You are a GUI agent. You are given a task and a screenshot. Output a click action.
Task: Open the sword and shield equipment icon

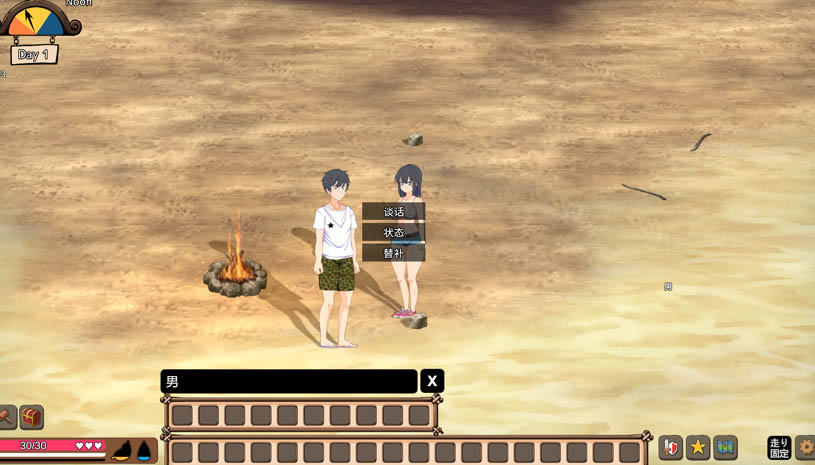[x=671, y=448]
